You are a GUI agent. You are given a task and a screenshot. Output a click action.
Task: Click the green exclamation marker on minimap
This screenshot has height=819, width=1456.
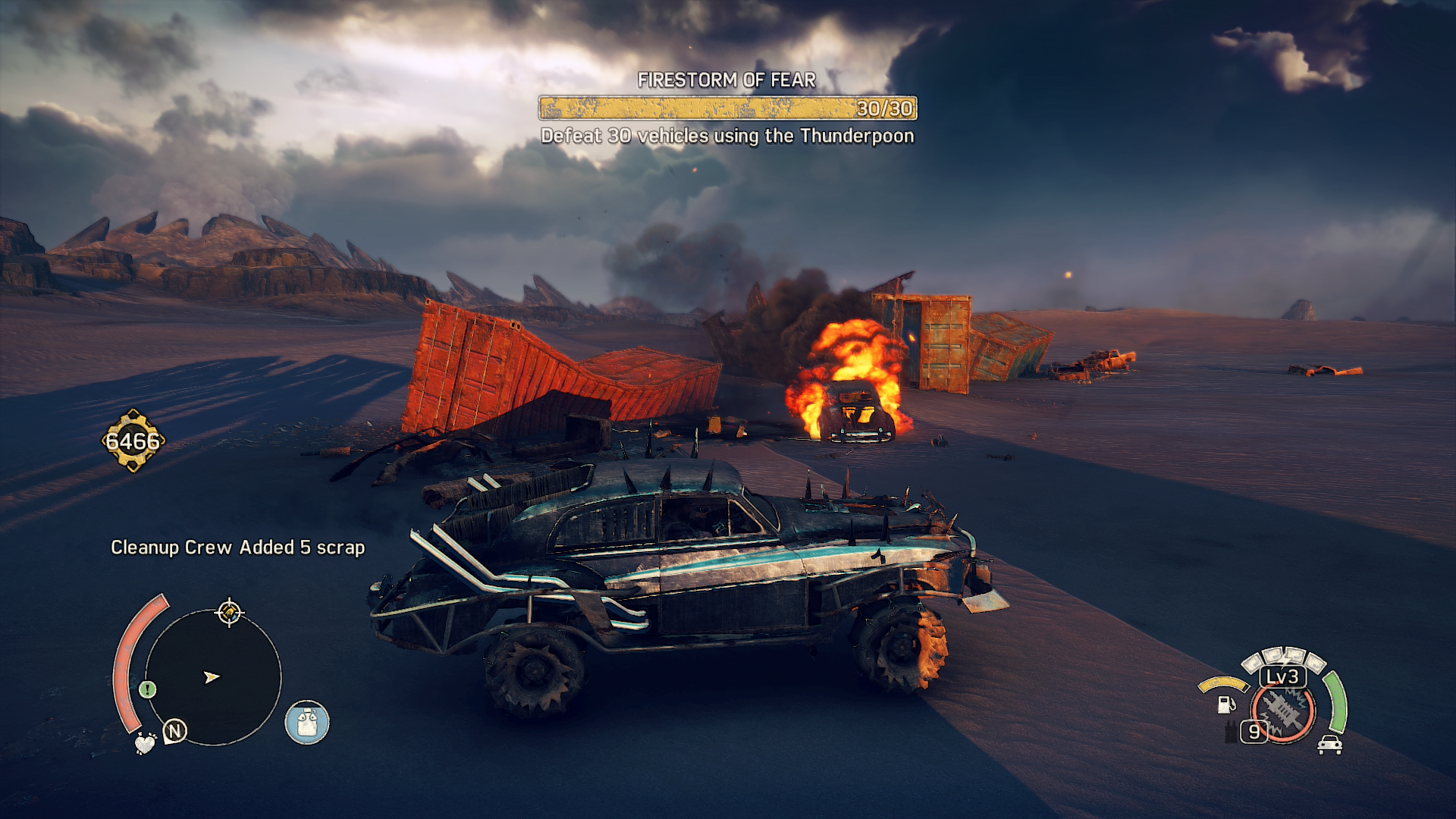(148, 689)
